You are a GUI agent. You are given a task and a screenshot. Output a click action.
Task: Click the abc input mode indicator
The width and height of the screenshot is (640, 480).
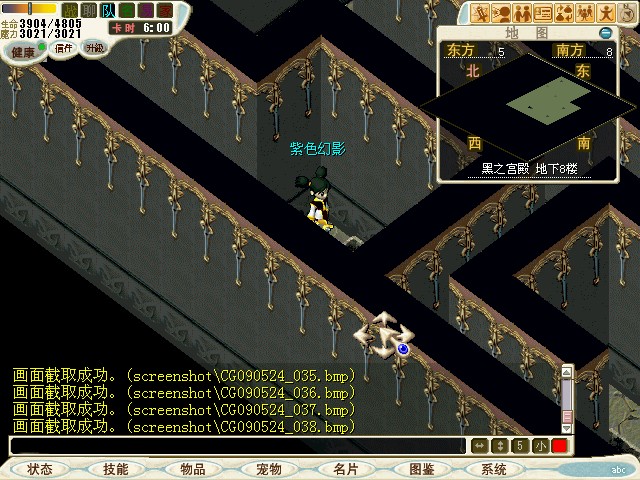pyautogui.click(x=618, y=467)
